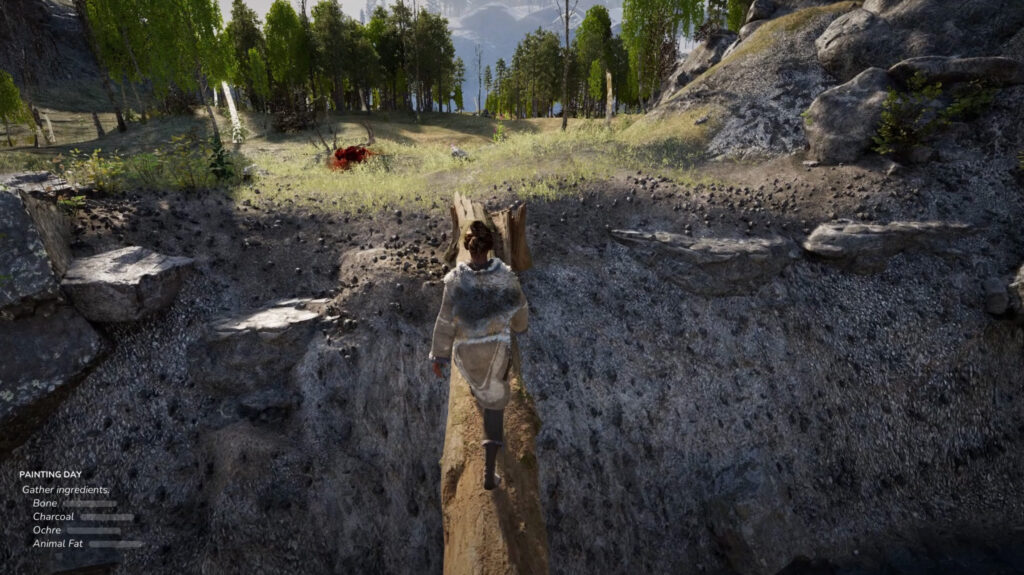Choose the Bone ingredient entry
The width and height of the screenshot is (1024, 575).
pyautogui.click(x=45, y=503)
